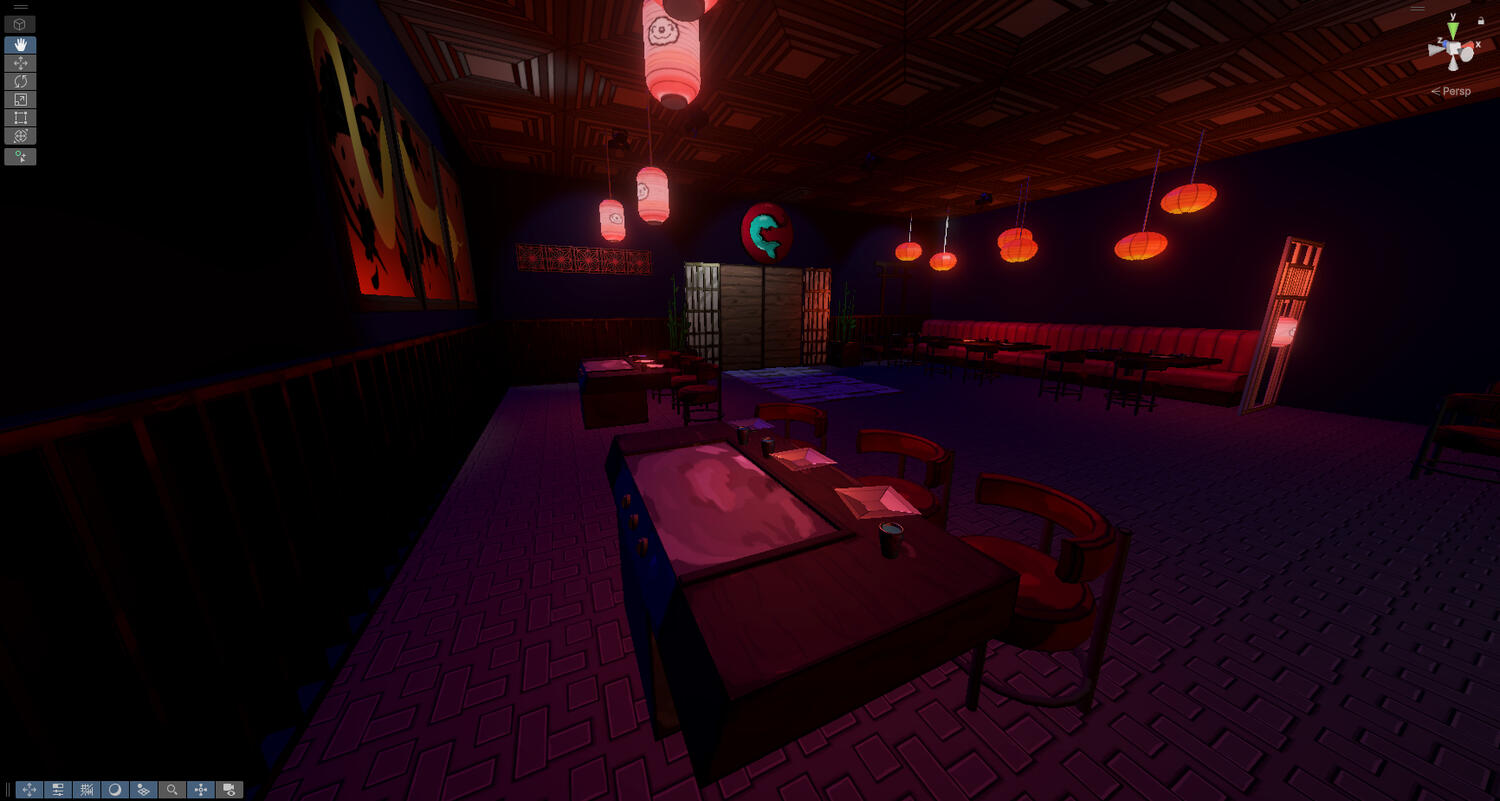Open the custom editor tools button
The width and height of the screenshot is (1500, 801).
pyautogui.click(x=20, y=156)
